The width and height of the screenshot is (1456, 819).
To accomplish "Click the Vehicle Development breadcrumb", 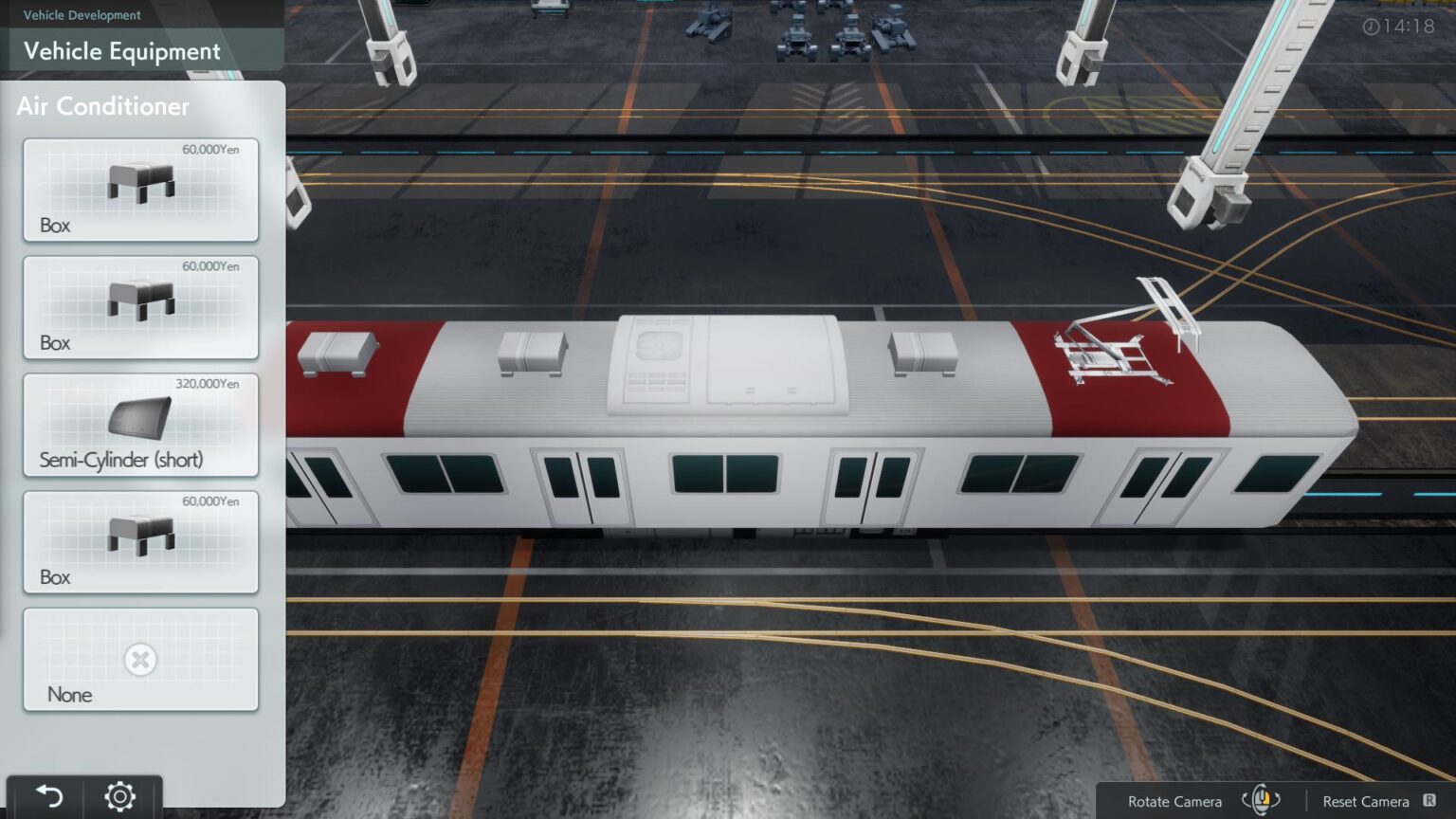I will [81, 15].
